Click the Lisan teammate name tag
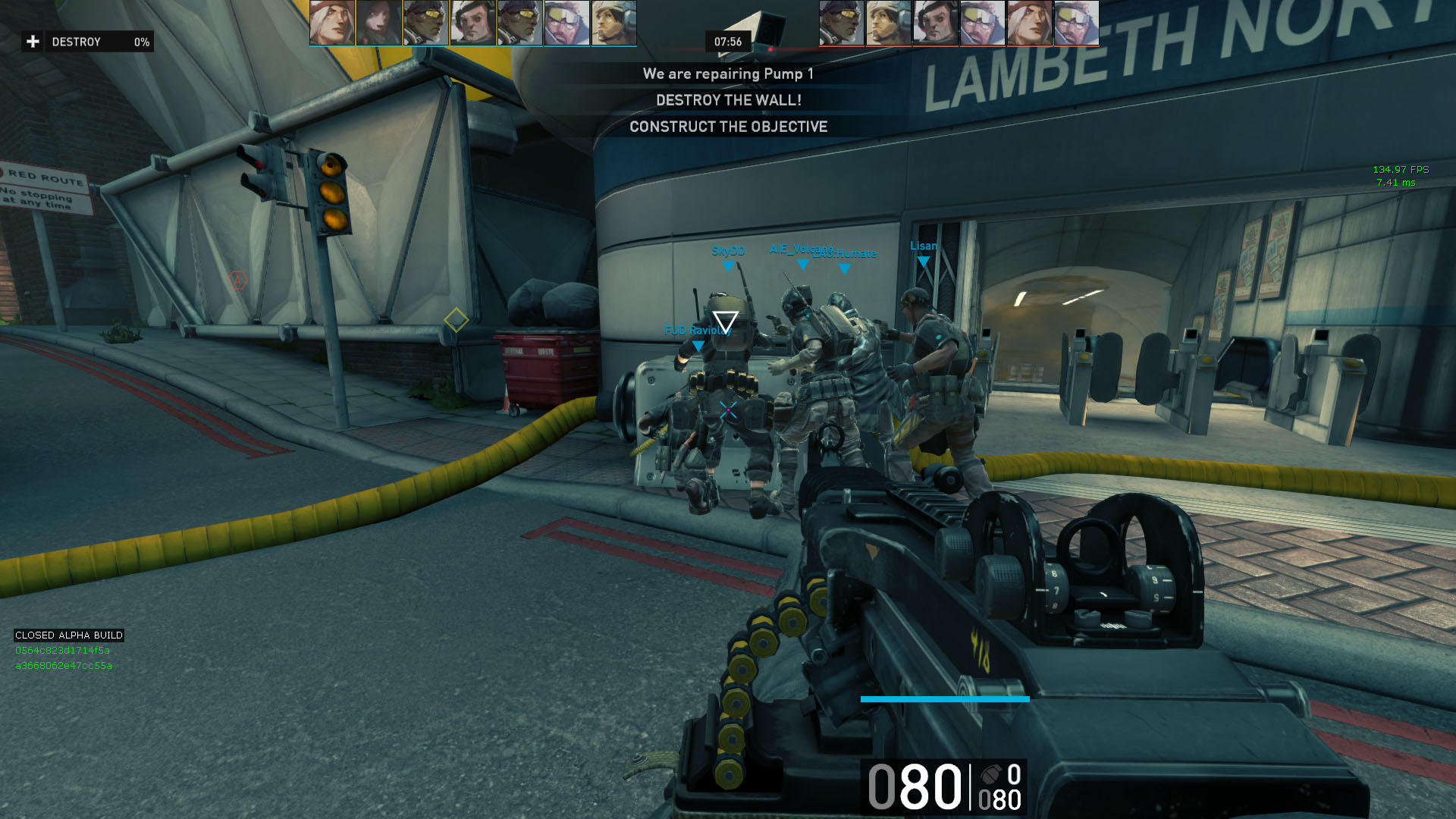 pos(923,246)
